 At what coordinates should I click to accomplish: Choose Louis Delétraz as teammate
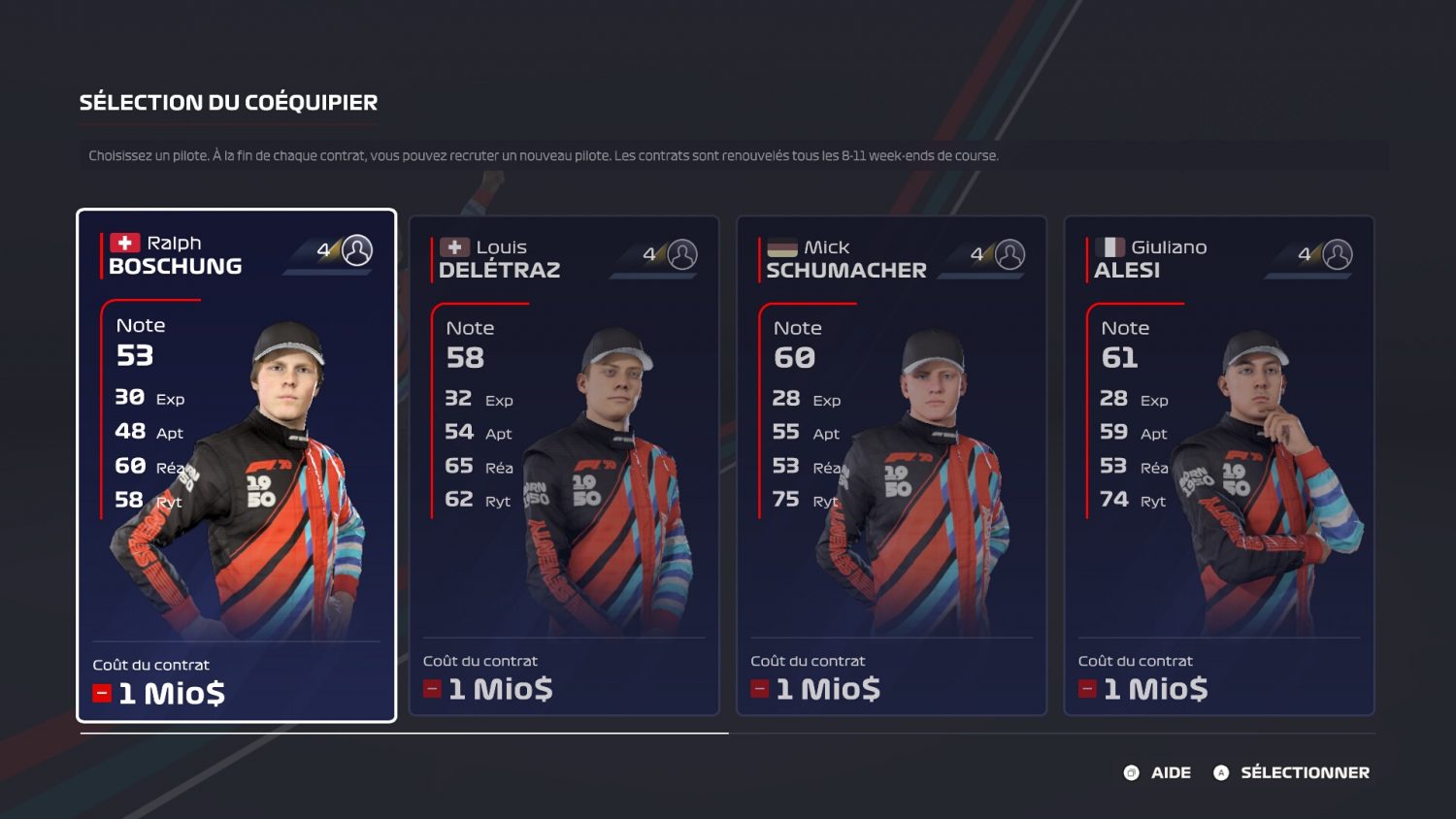pos(563,466)
